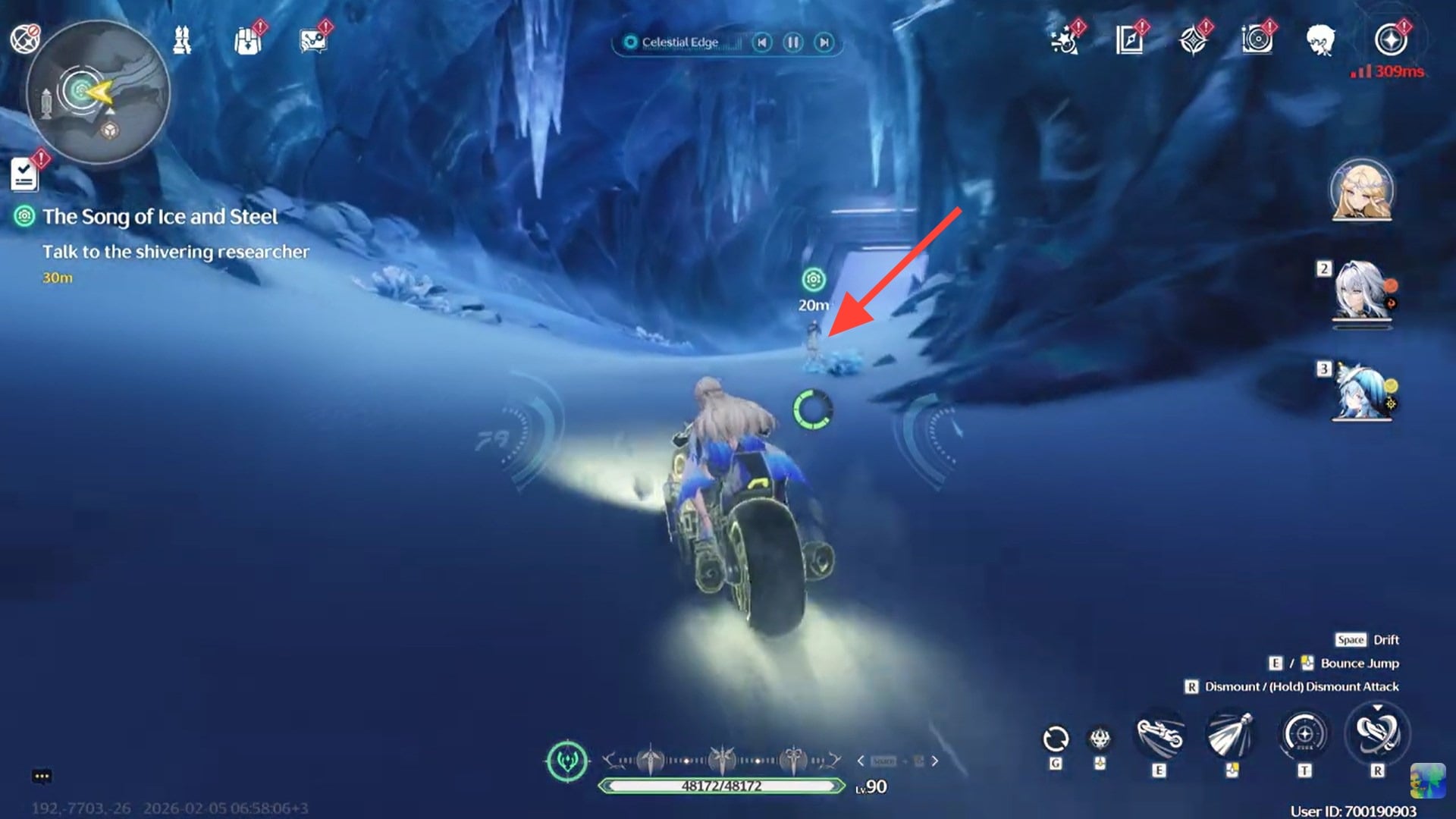Screen dimensions: 1456x819
Task: Skip to the next music track
Action: [822, 42]
